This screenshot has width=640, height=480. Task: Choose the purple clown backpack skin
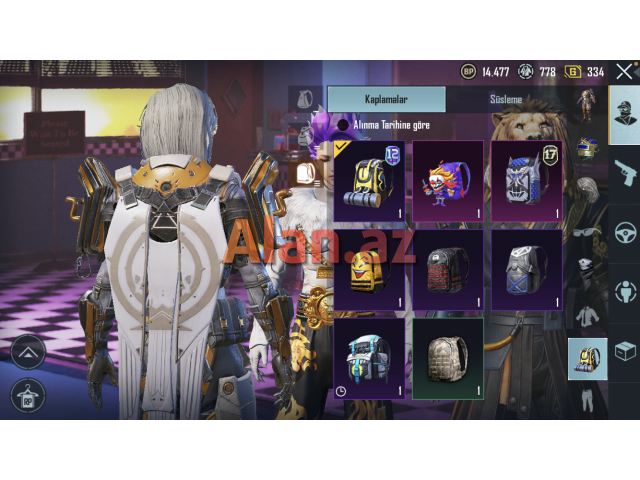click(x=447, y=180)
